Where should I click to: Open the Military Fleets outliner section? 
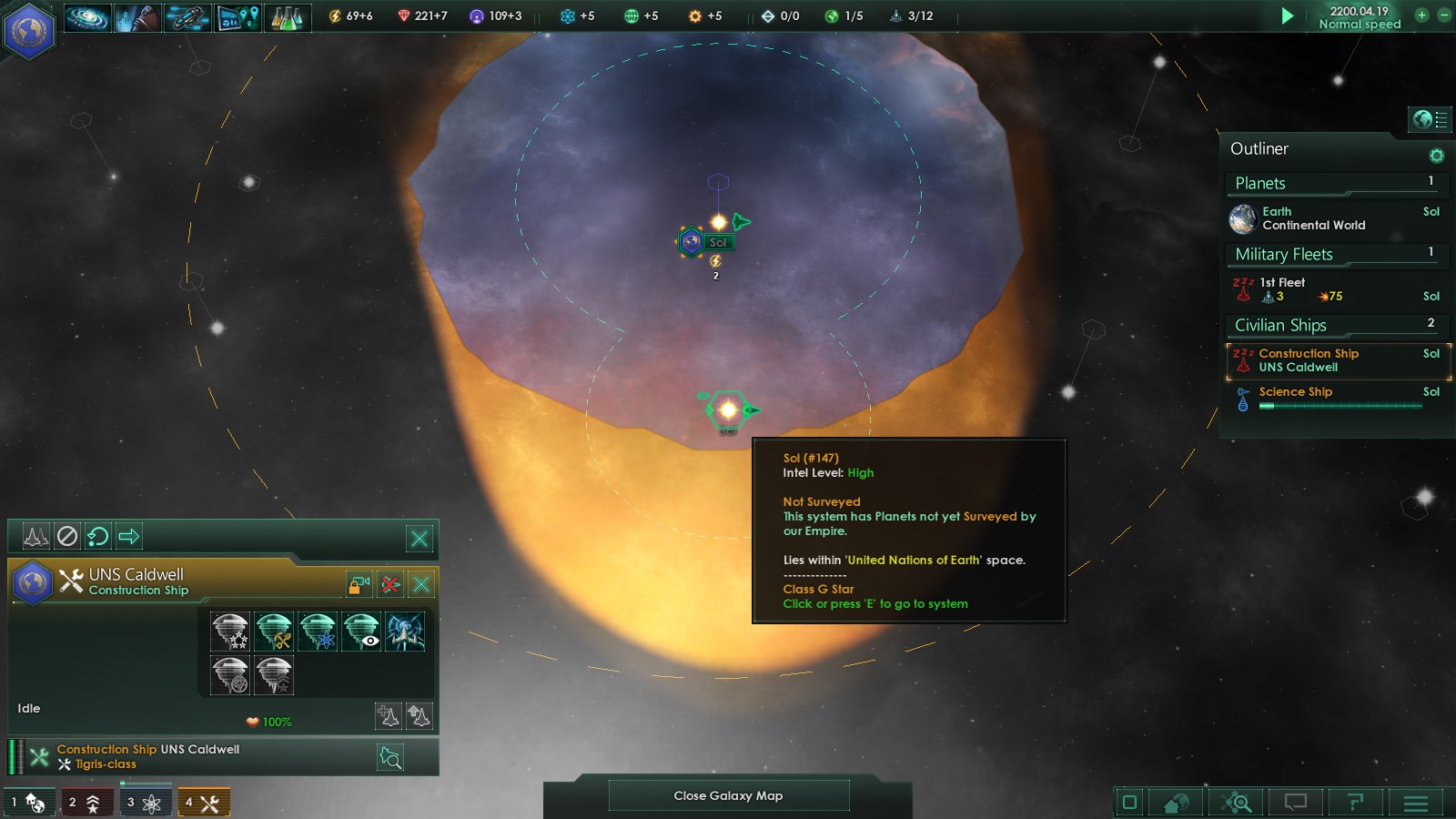coord(1335,254)
